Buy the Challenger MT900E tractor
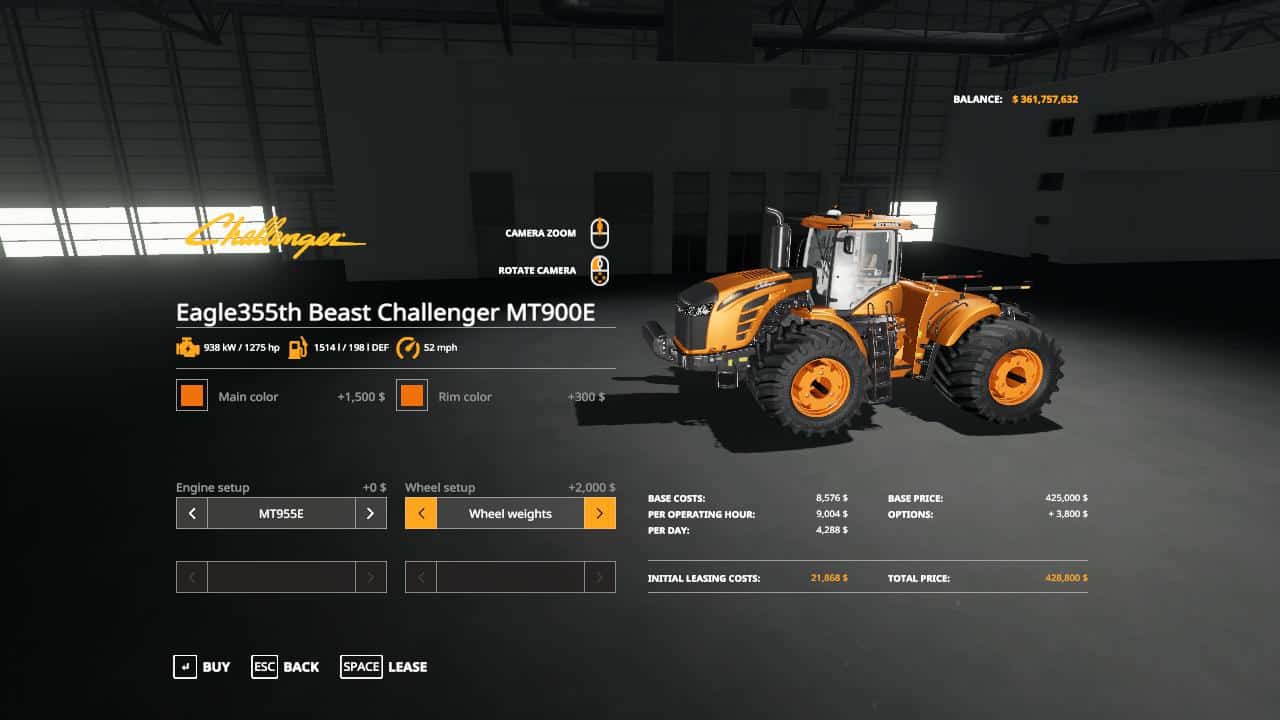 click(202, 667)
